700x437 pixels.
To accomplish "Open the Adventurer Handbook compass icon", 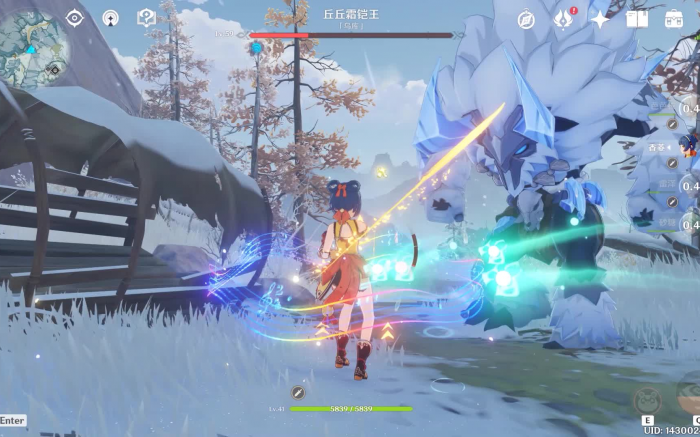I will (x=526, y=19).
